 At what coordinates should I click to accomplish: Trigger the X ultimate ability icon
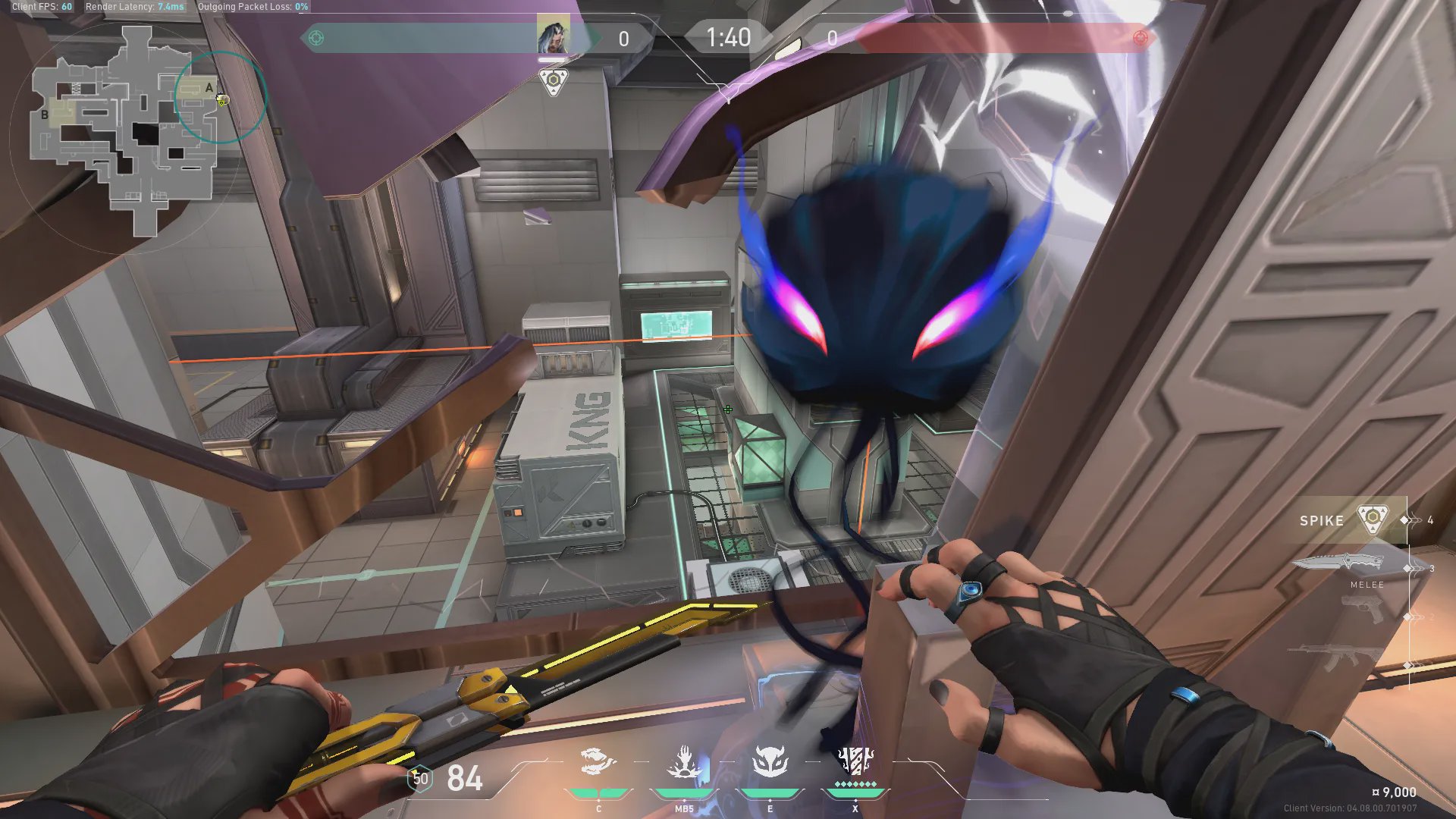coord(855,761)
